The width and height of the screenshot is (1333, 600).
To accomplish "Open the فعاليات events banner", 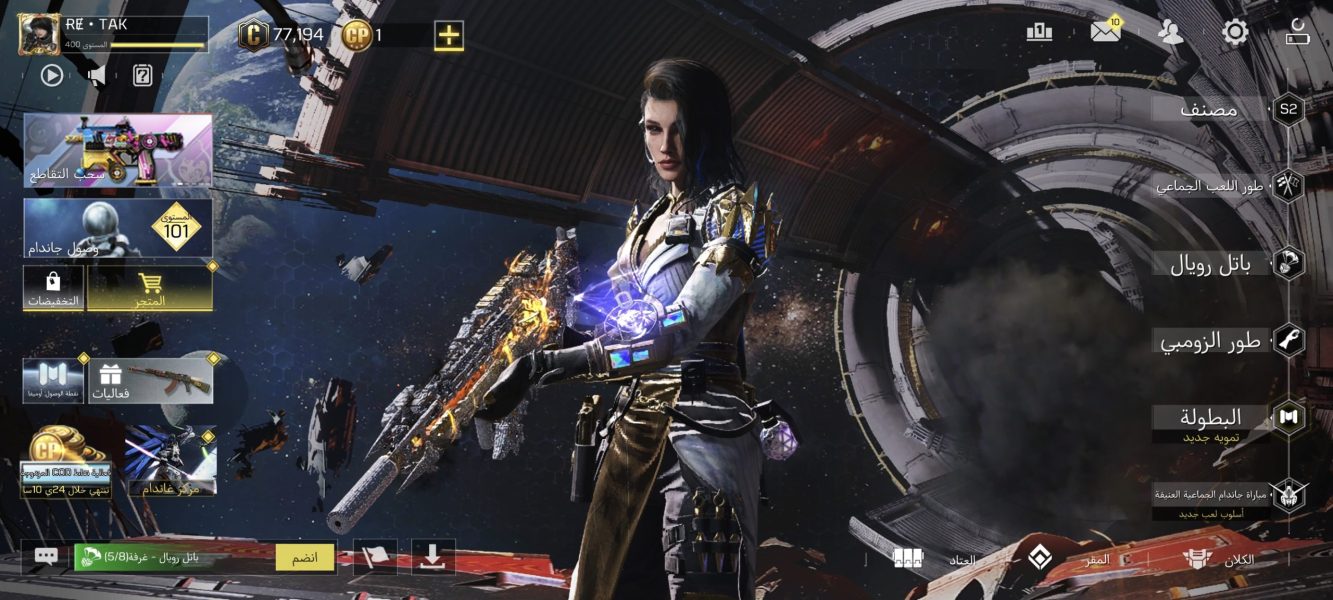I will point(150,380).
